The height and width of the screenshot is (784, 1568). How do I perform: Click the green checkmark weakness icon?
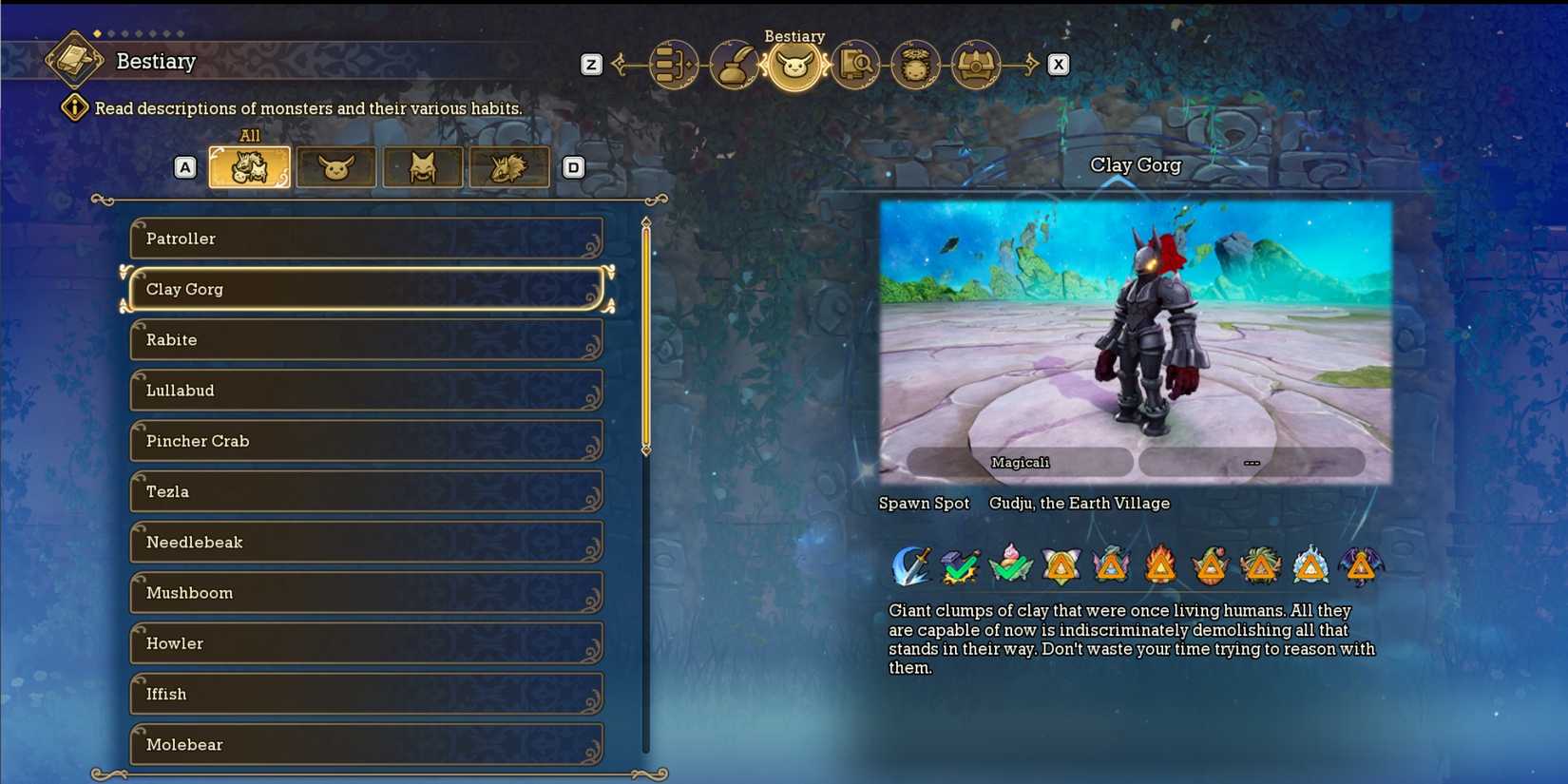coord(960,565)
